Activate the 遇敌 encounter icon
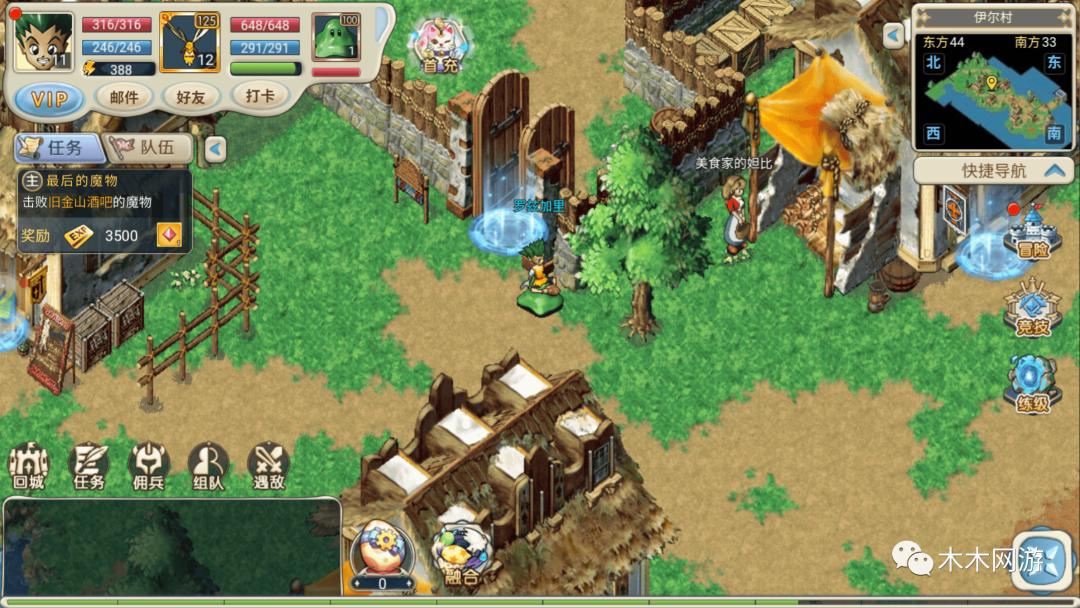 click(268, 465)
